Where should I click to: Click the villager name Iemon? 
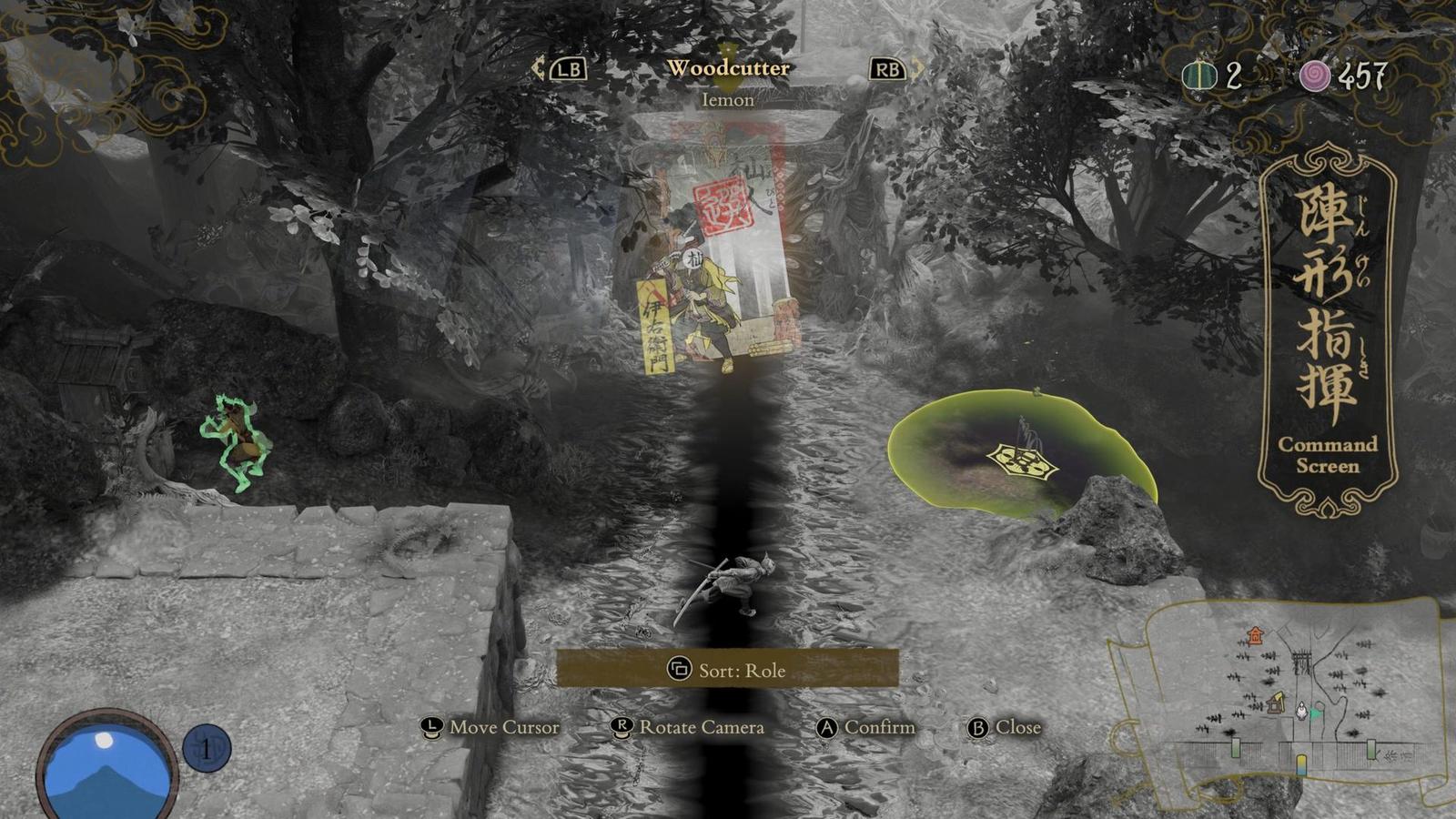[728, 100]
